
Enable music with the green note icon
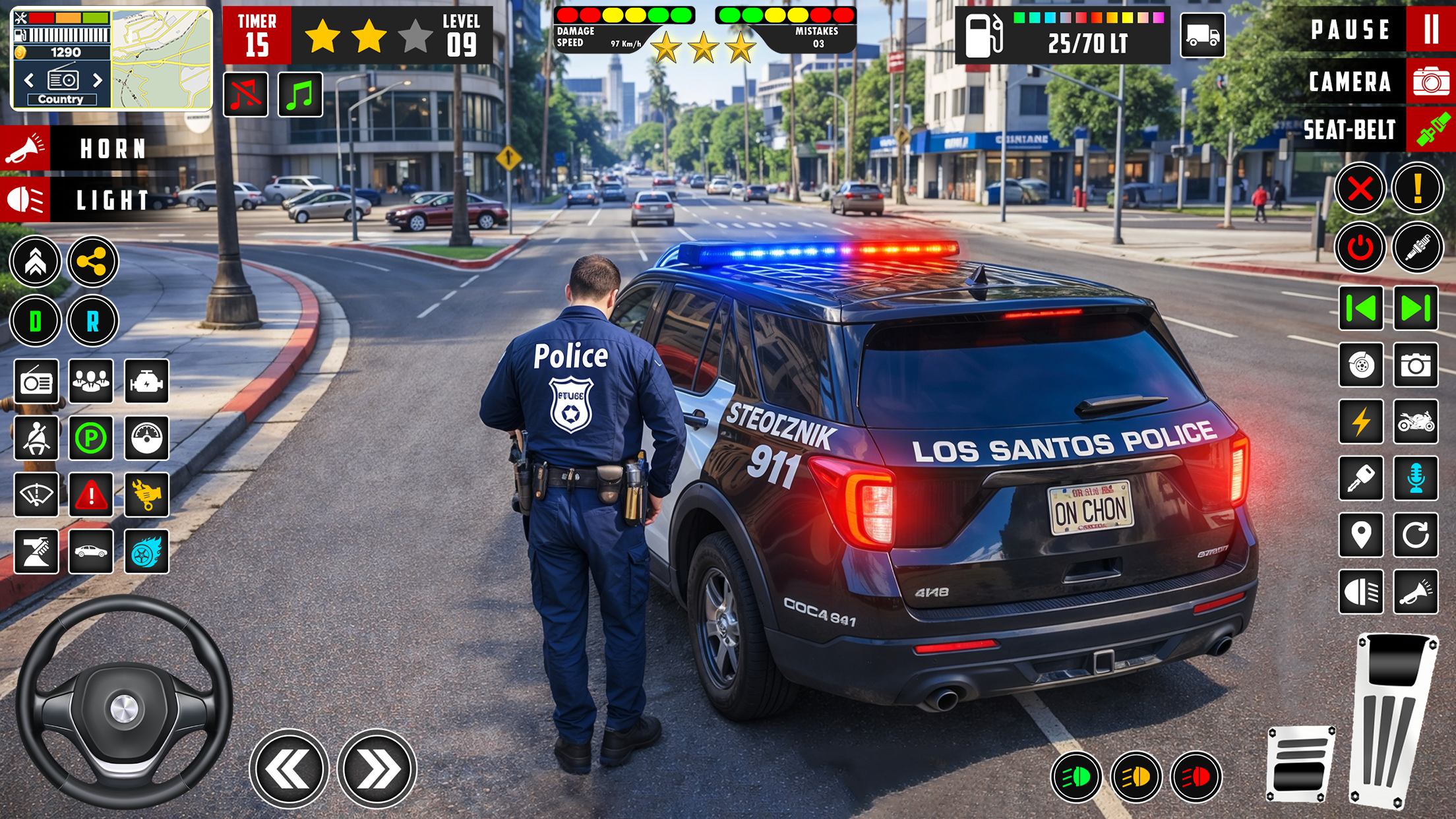click(301, 95)
